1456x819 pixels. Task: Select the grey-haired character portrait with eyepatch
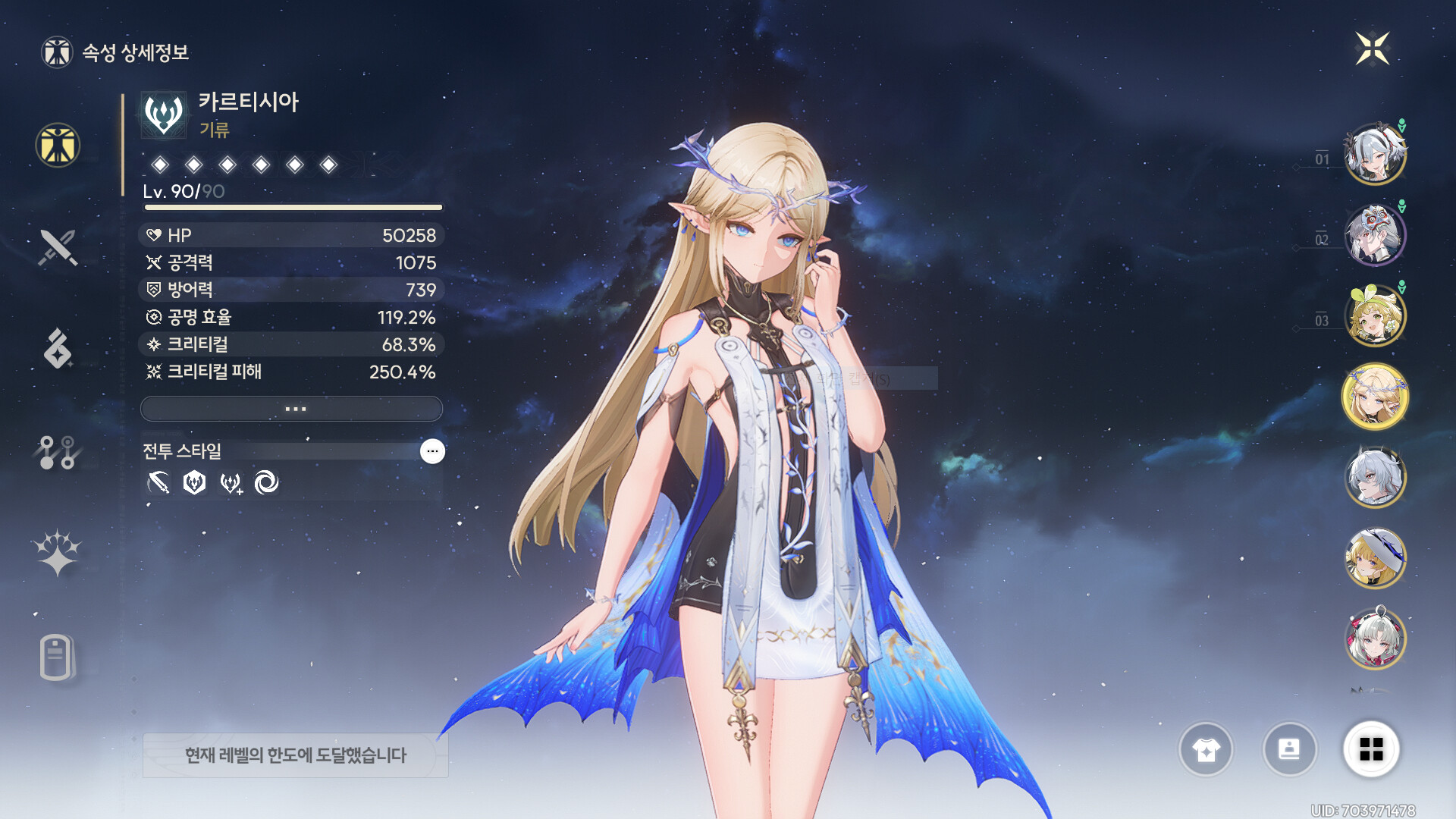[1374, 478]
